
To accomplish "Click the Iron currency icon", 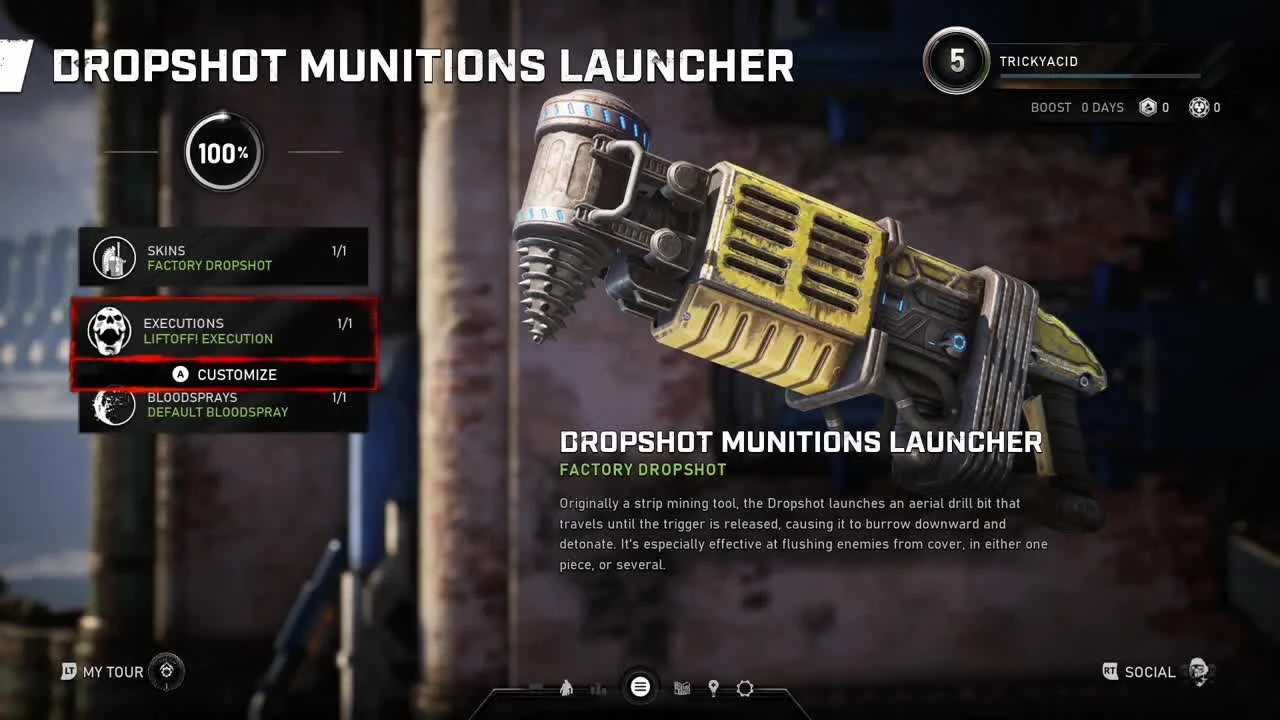I will point(1146,107).
